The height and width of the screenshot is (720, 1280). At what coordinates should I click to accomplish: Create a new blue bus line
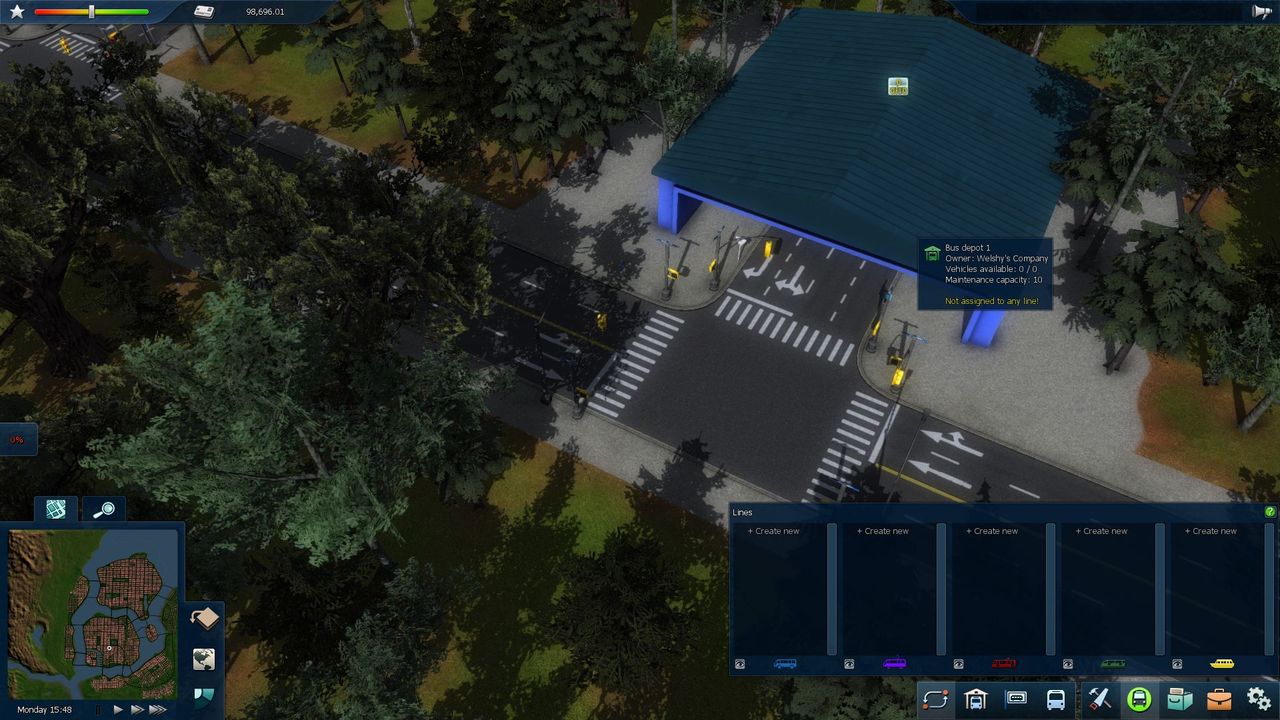774,531
